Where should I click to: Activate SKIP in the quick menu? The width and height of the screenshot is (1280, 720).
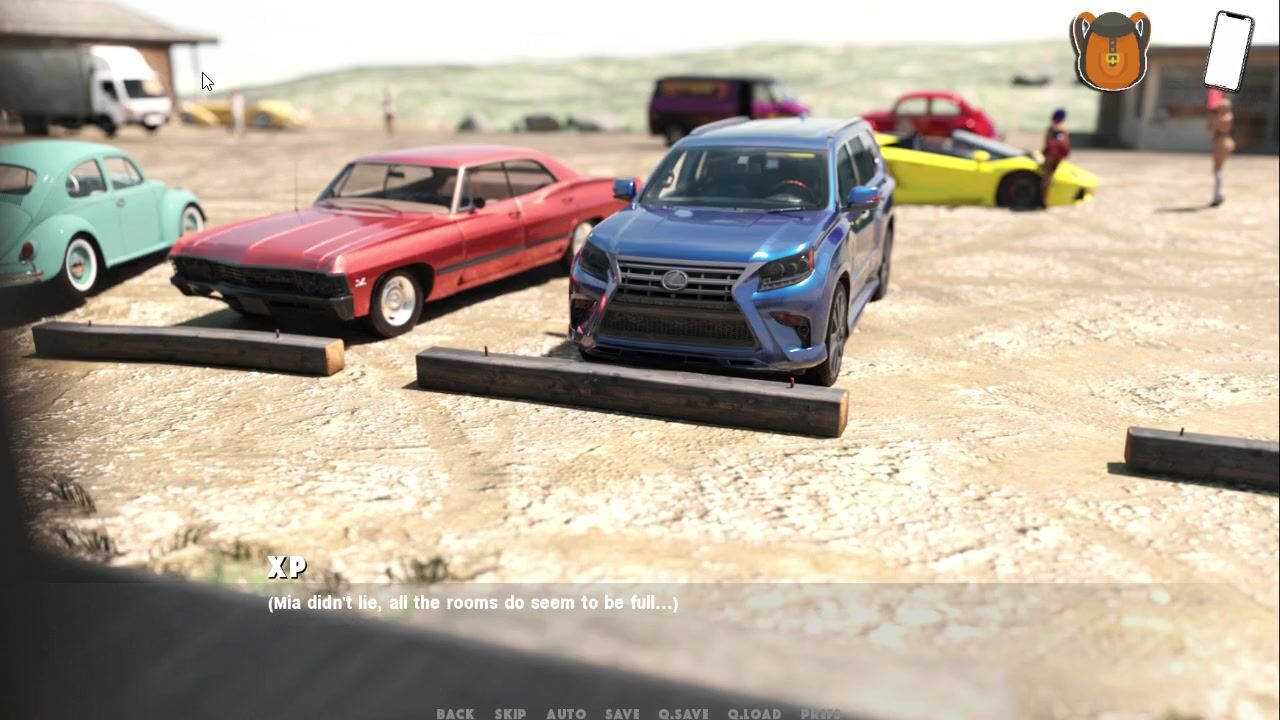[510, 713]
